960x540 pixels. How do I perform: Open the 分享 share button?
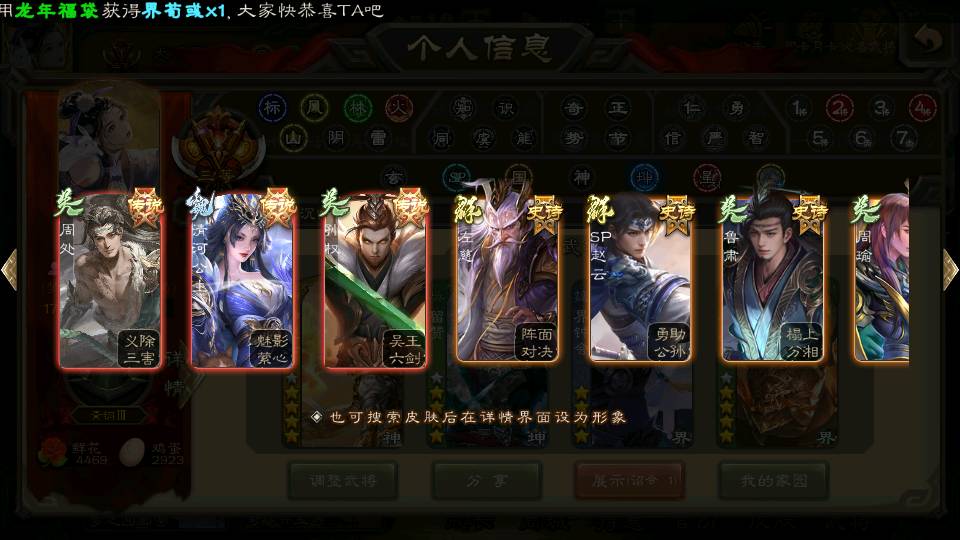pyautogui.click(x=487, y=480)
